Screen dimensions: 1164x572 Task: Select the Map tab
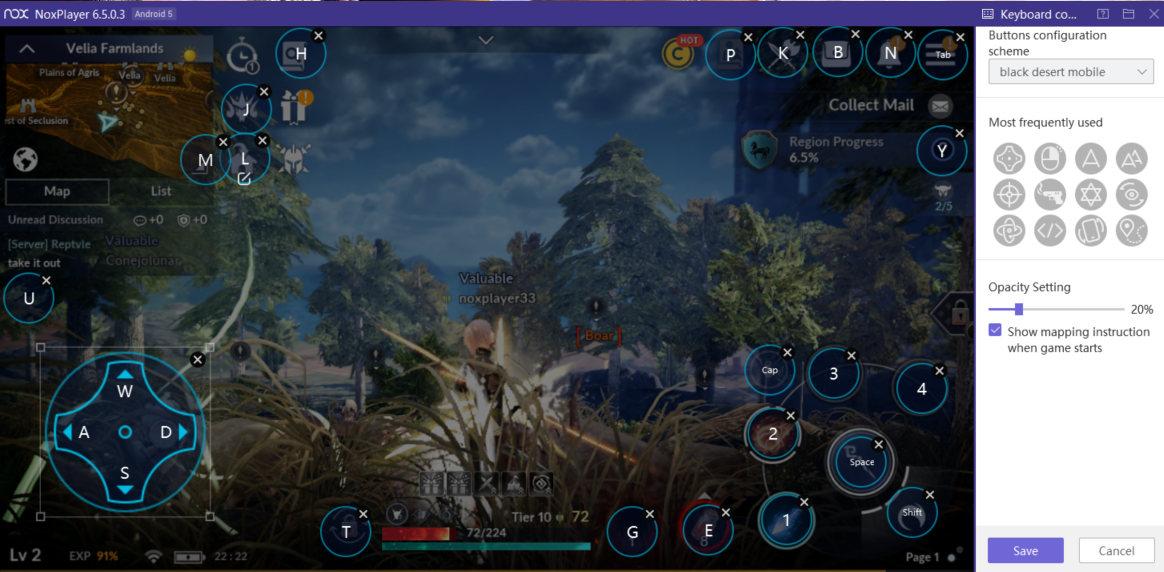(x=57, y=191)
